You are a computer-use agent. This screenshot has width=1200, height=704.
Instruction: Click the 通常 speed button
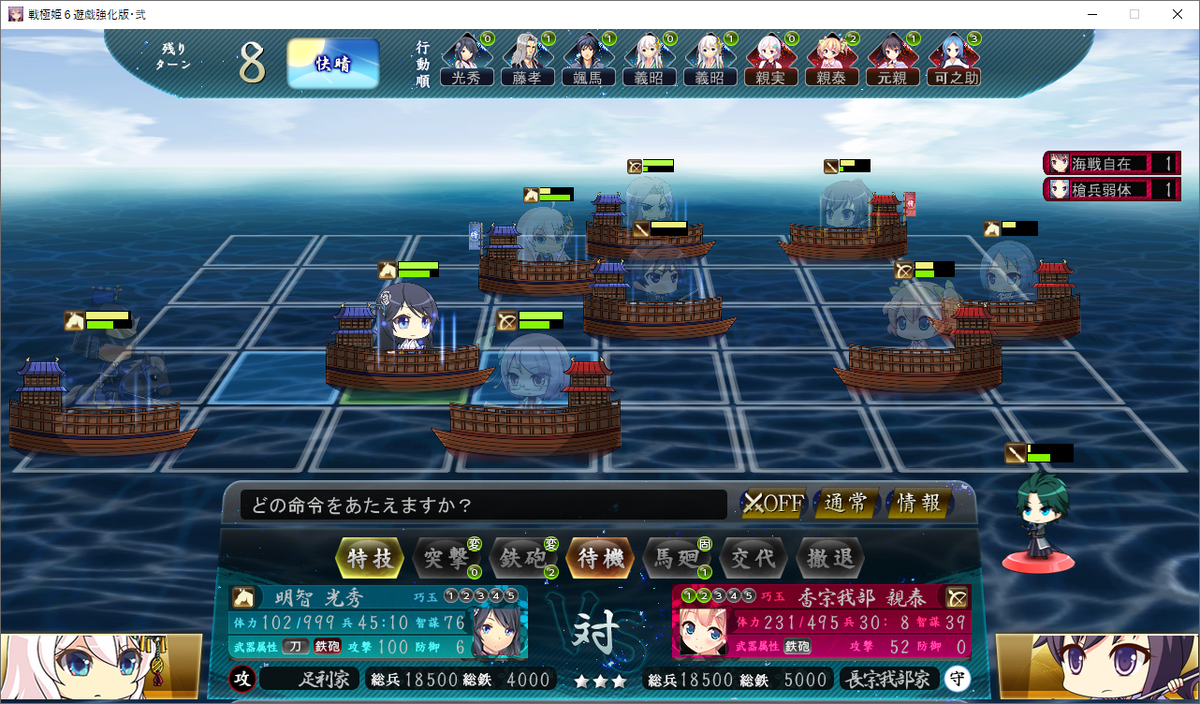pos(846,503)
